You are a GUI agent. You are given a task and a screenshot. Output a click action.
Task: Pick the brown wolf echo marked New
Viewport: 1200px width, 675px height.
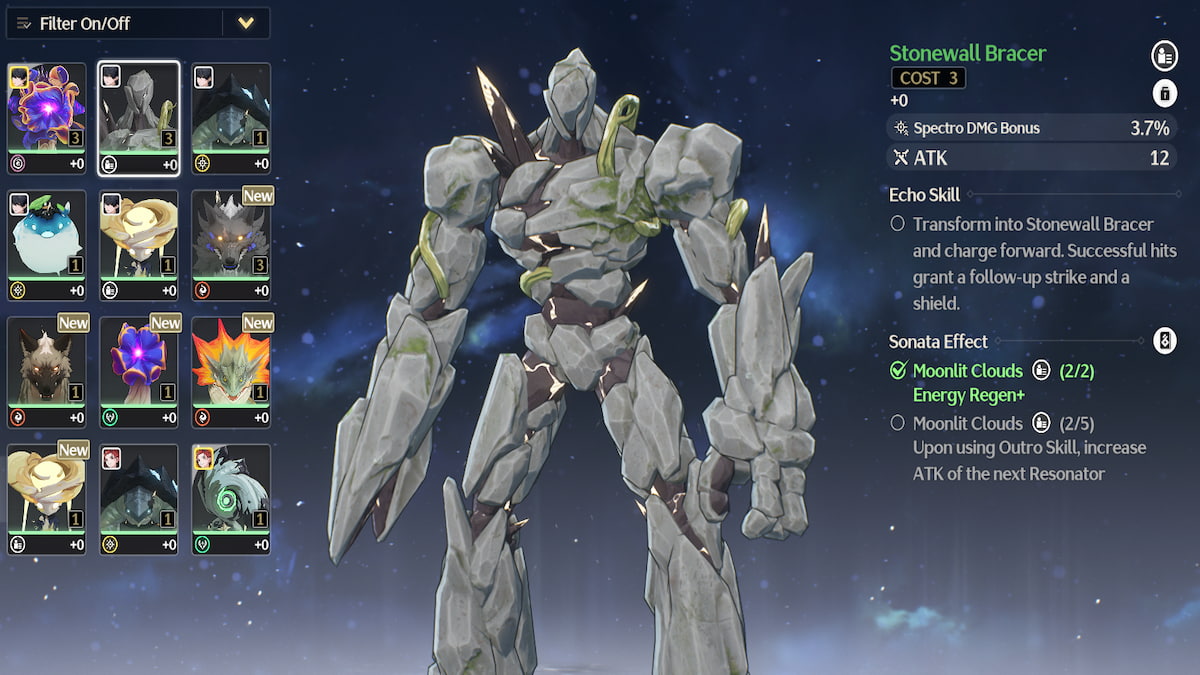pyautogui.click(x=47, y=372)
